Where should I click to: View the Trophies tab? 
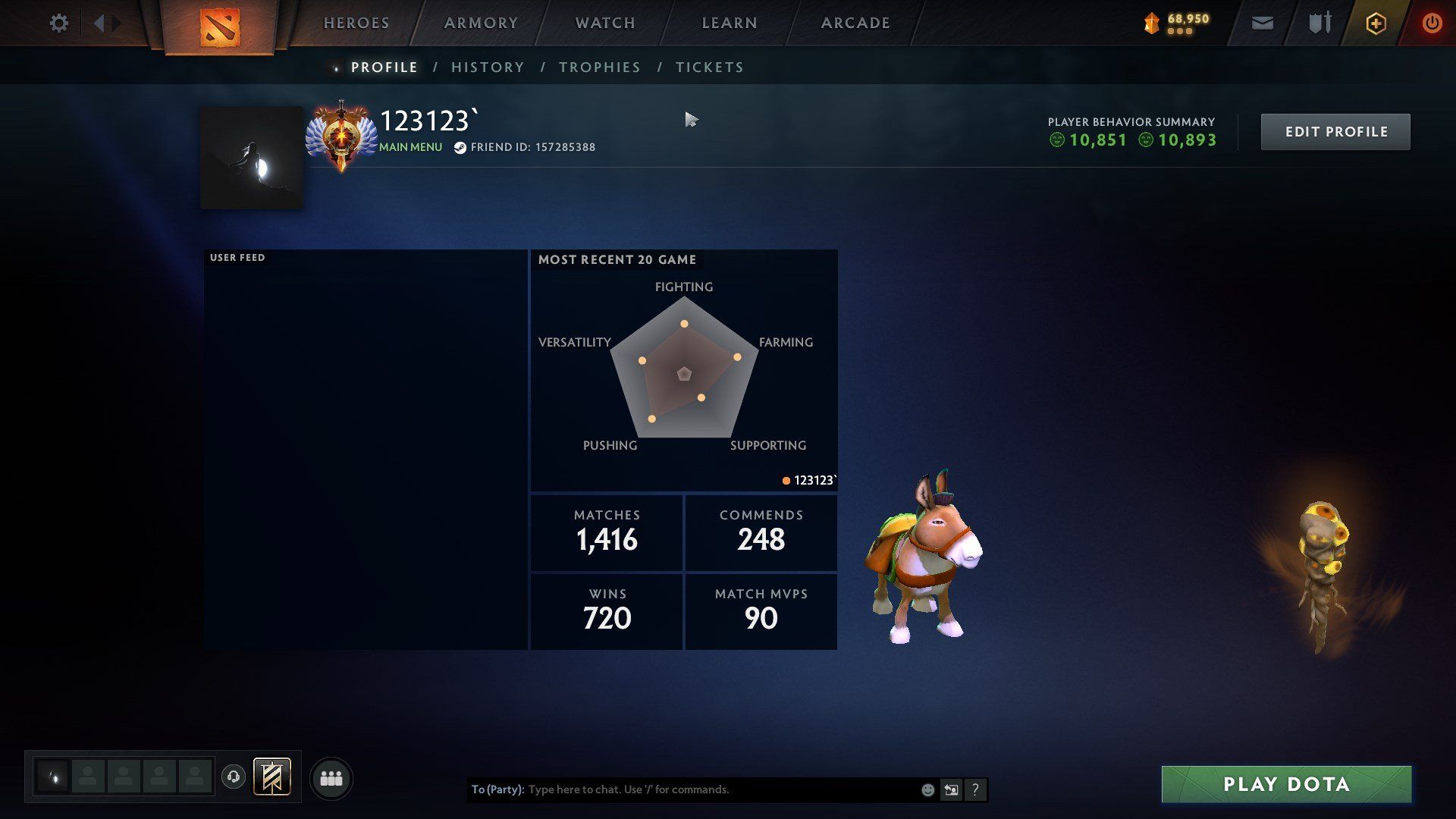coord(600,67)
